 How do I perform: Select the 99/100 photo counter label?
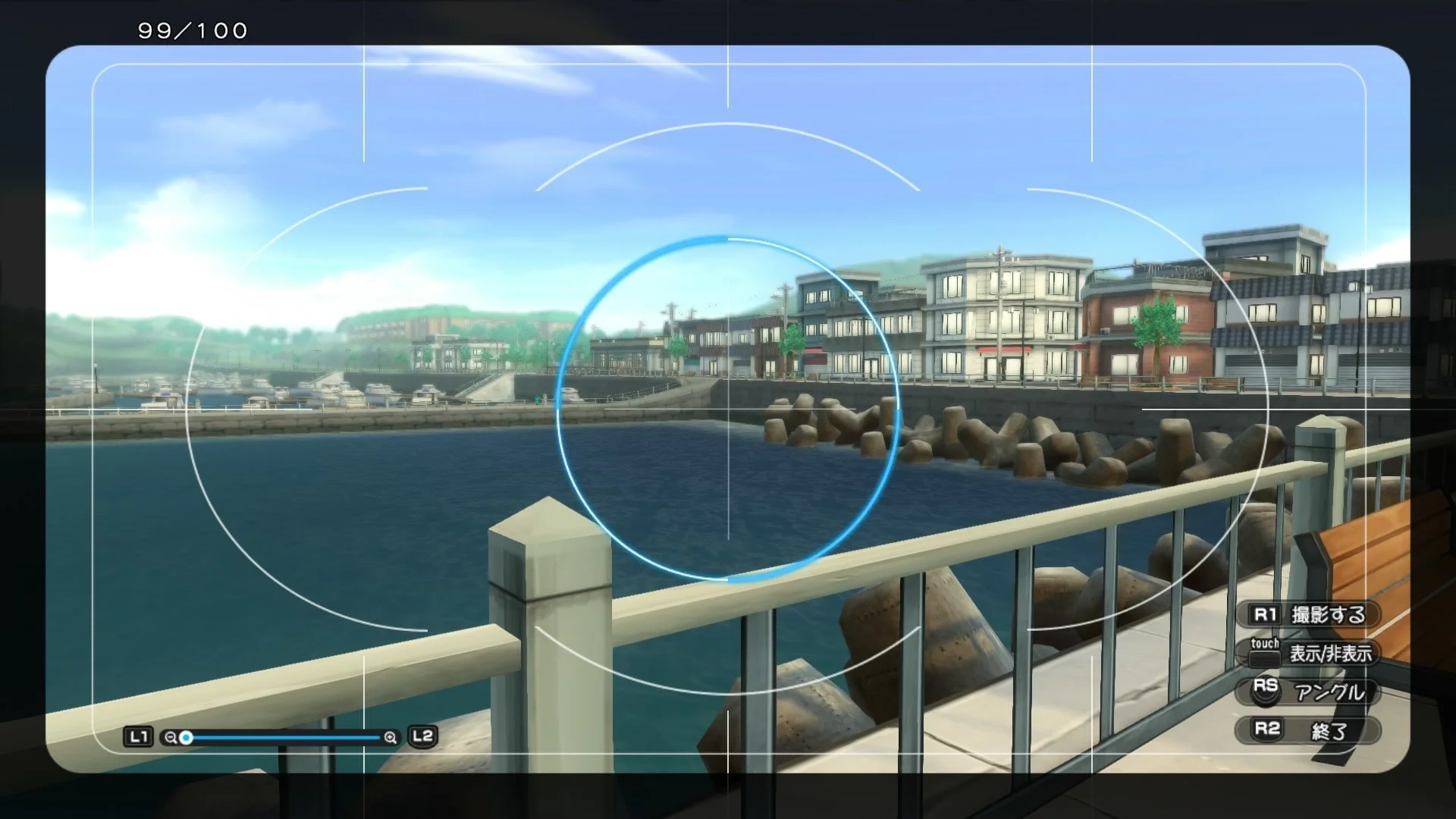[191, 31]
